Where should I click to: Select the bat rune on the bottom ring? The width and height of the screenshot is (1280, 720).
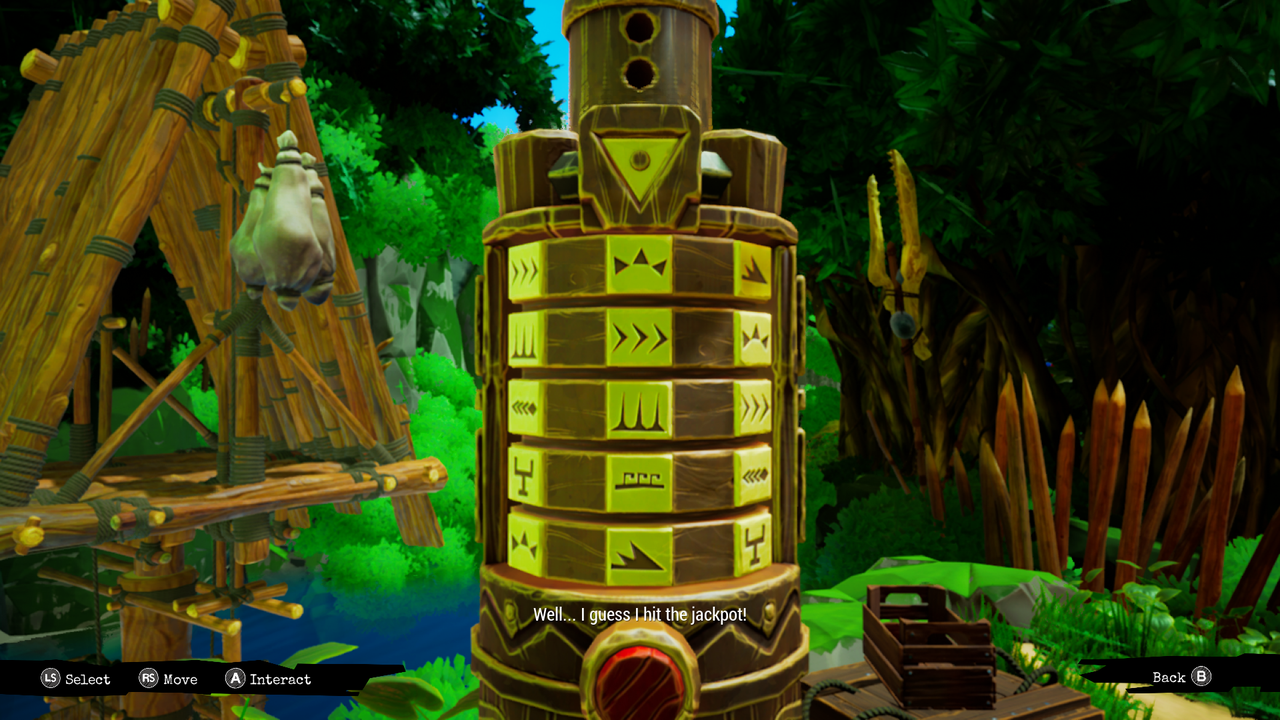(x=524, y=543)
